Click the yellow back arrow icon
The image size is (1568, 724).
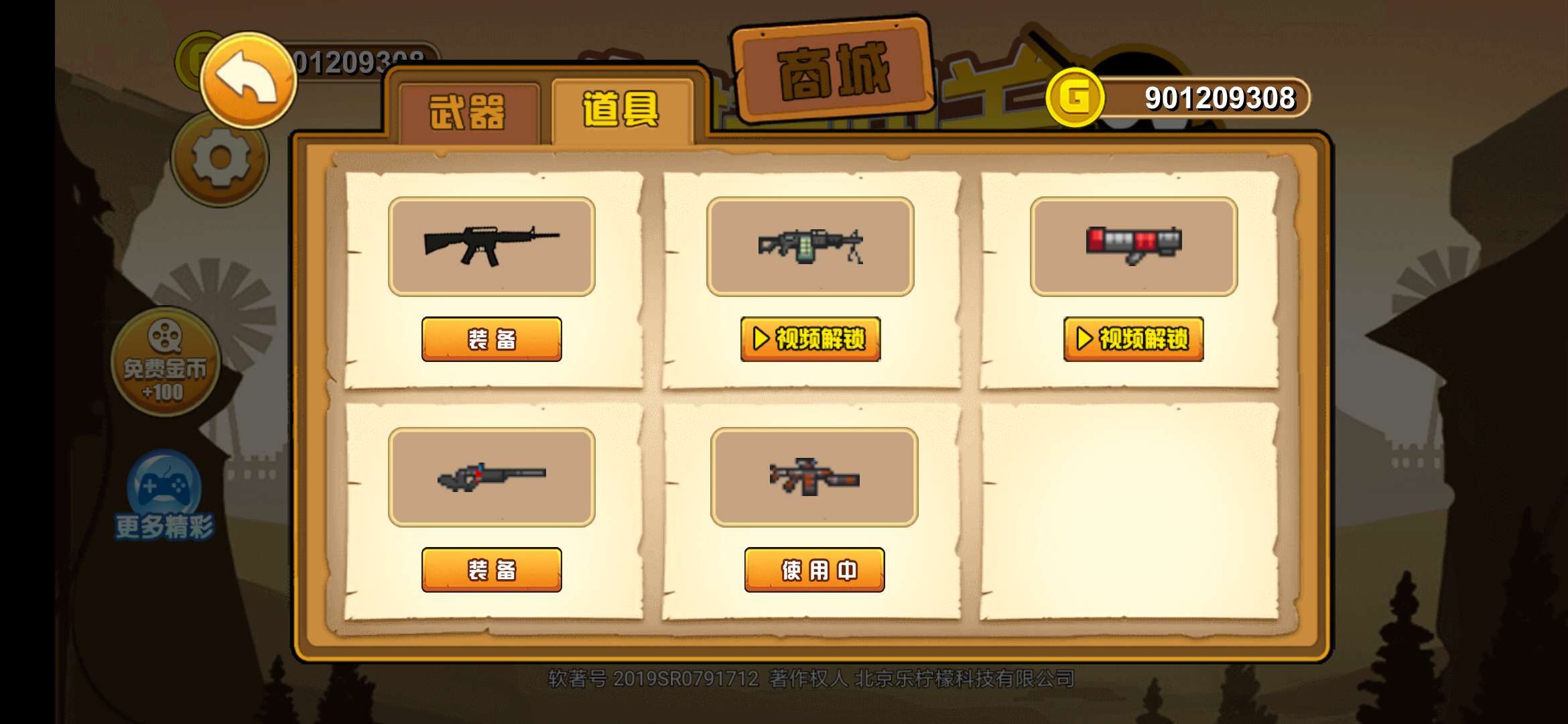[248, 80]
